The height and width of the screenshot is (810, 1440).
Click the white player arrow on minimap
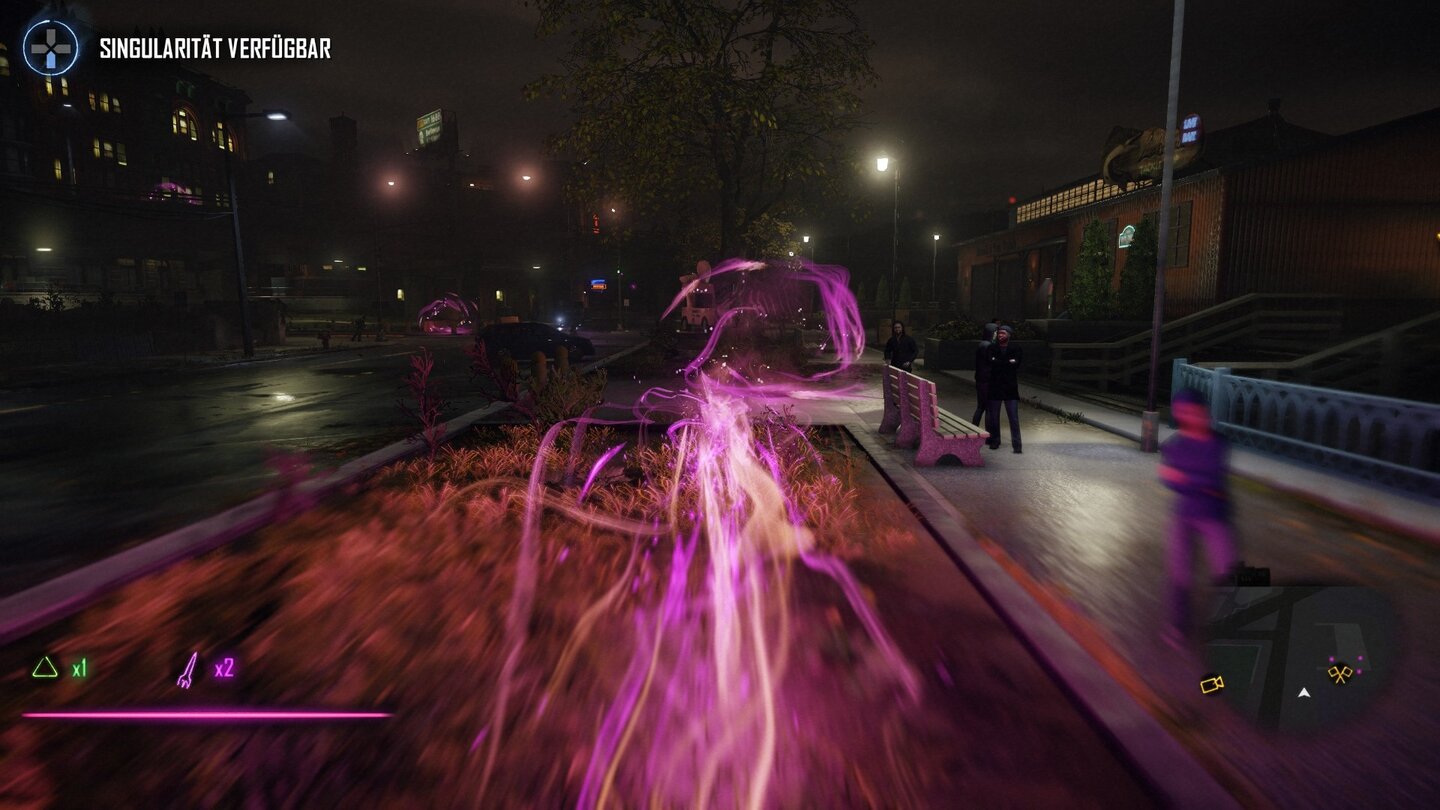tap(1304, 694)
